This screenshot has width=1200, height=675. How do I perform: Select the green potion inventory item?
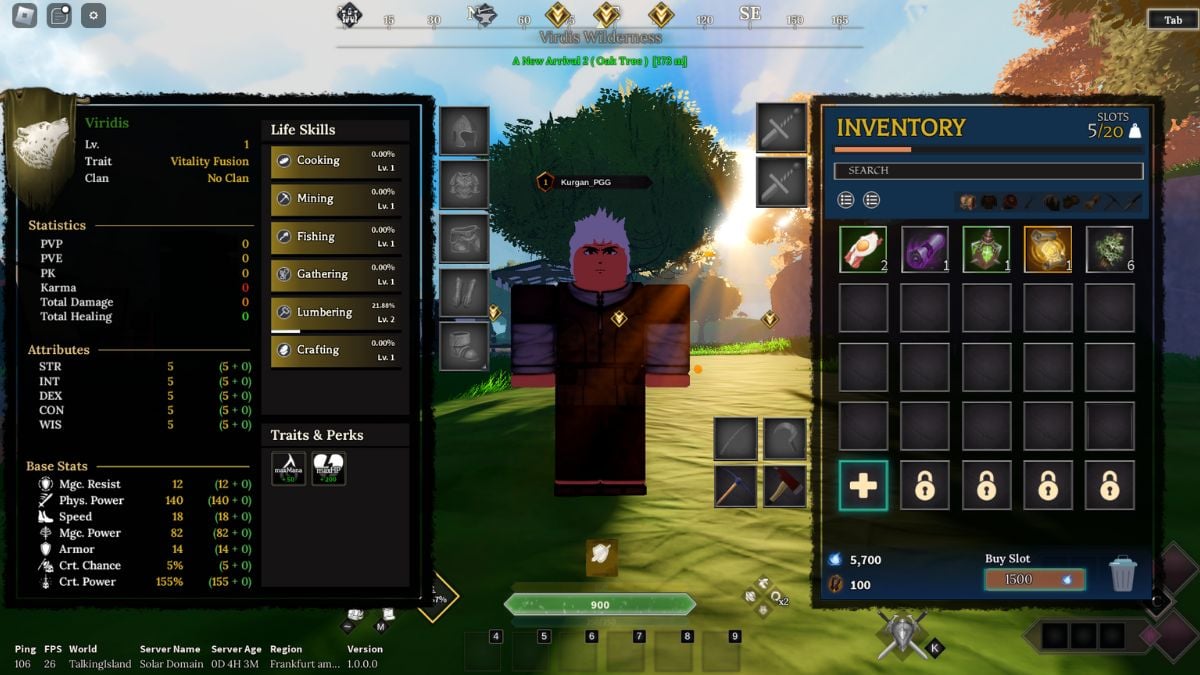[987, 250]
